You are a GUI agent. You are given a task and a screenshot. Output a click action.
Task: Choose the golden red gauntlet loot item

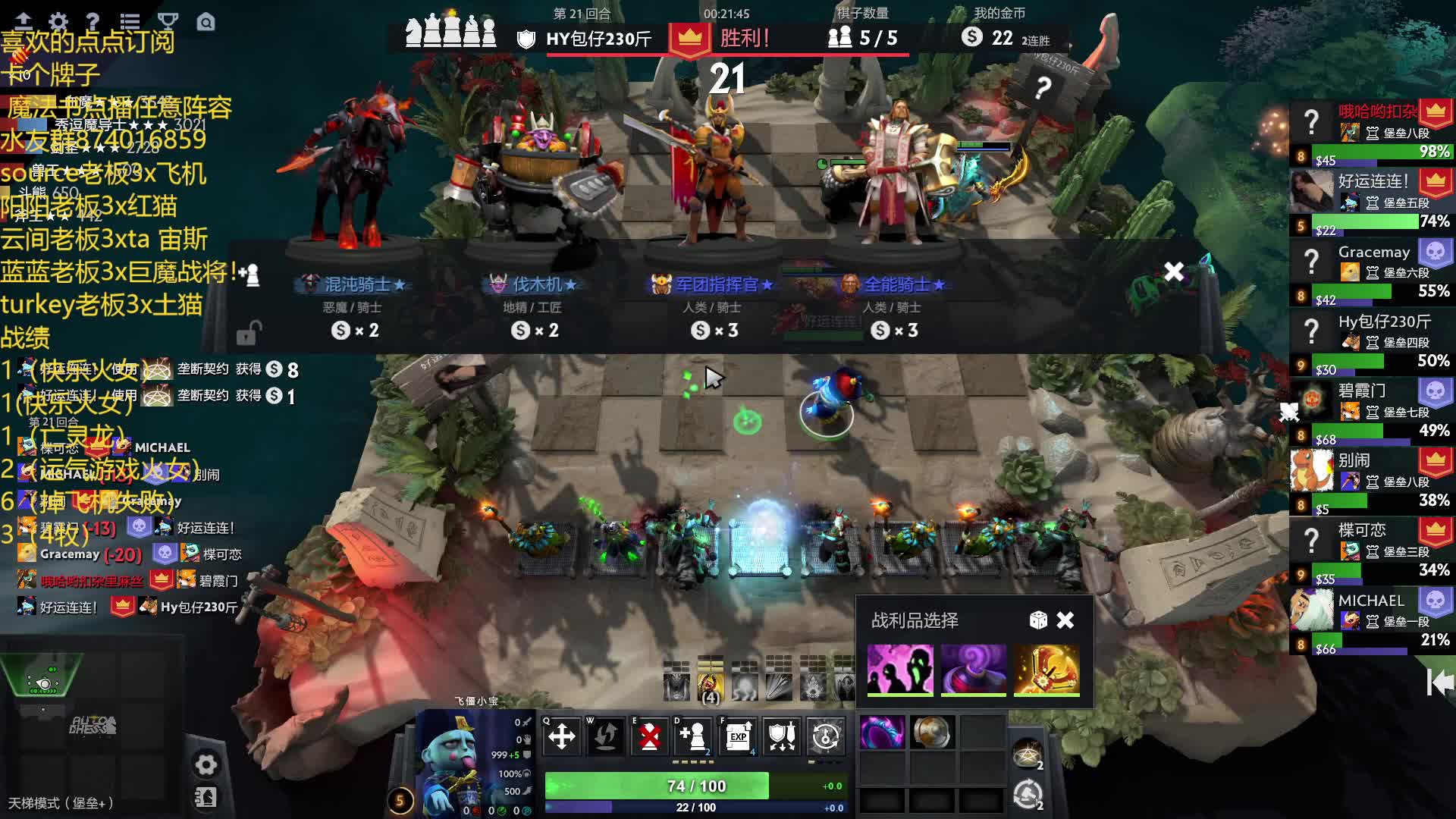1046,670
